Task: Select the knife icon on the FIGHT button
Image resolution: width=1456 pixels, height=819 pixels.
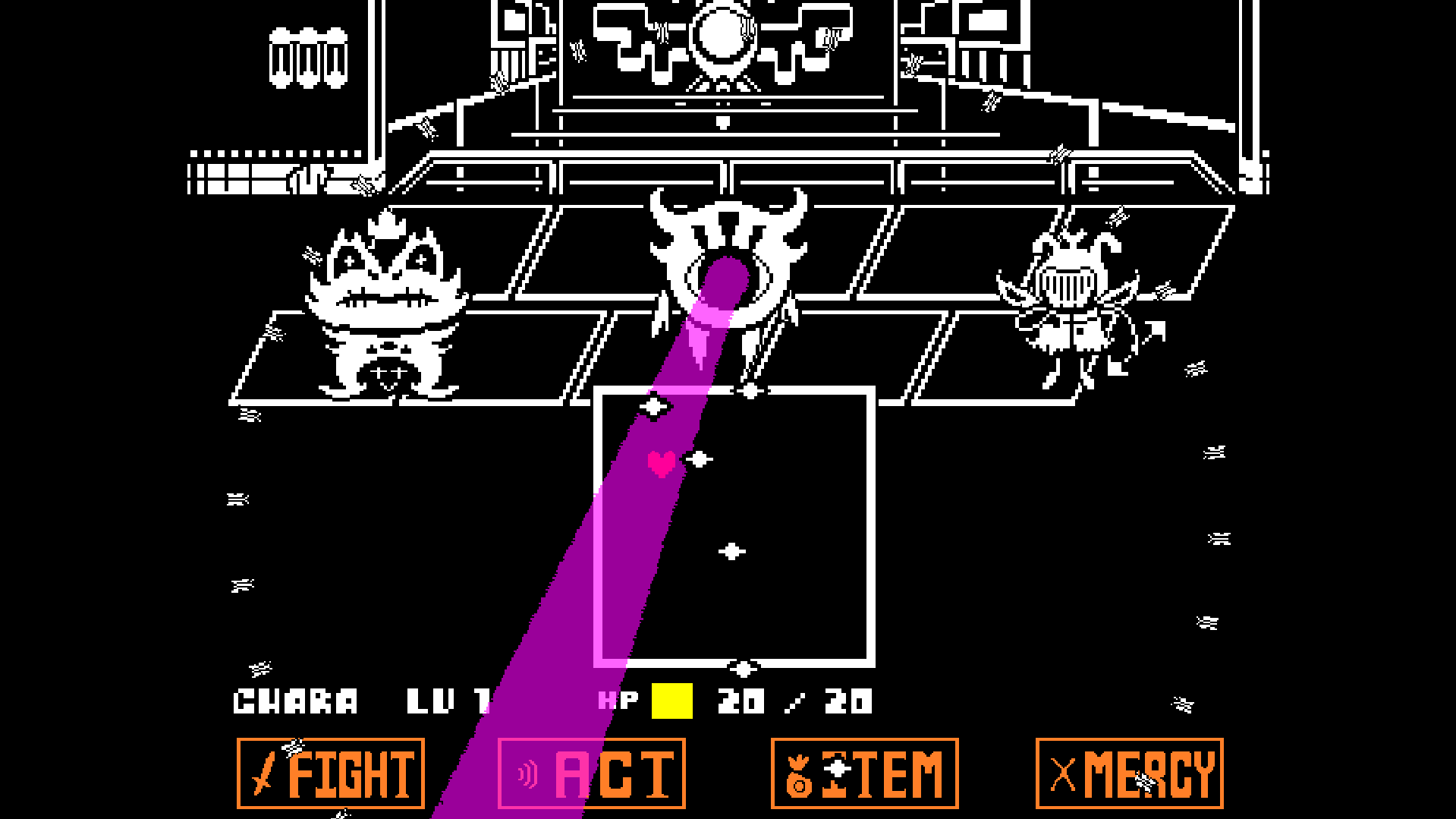Action: [x=261, y=772]
